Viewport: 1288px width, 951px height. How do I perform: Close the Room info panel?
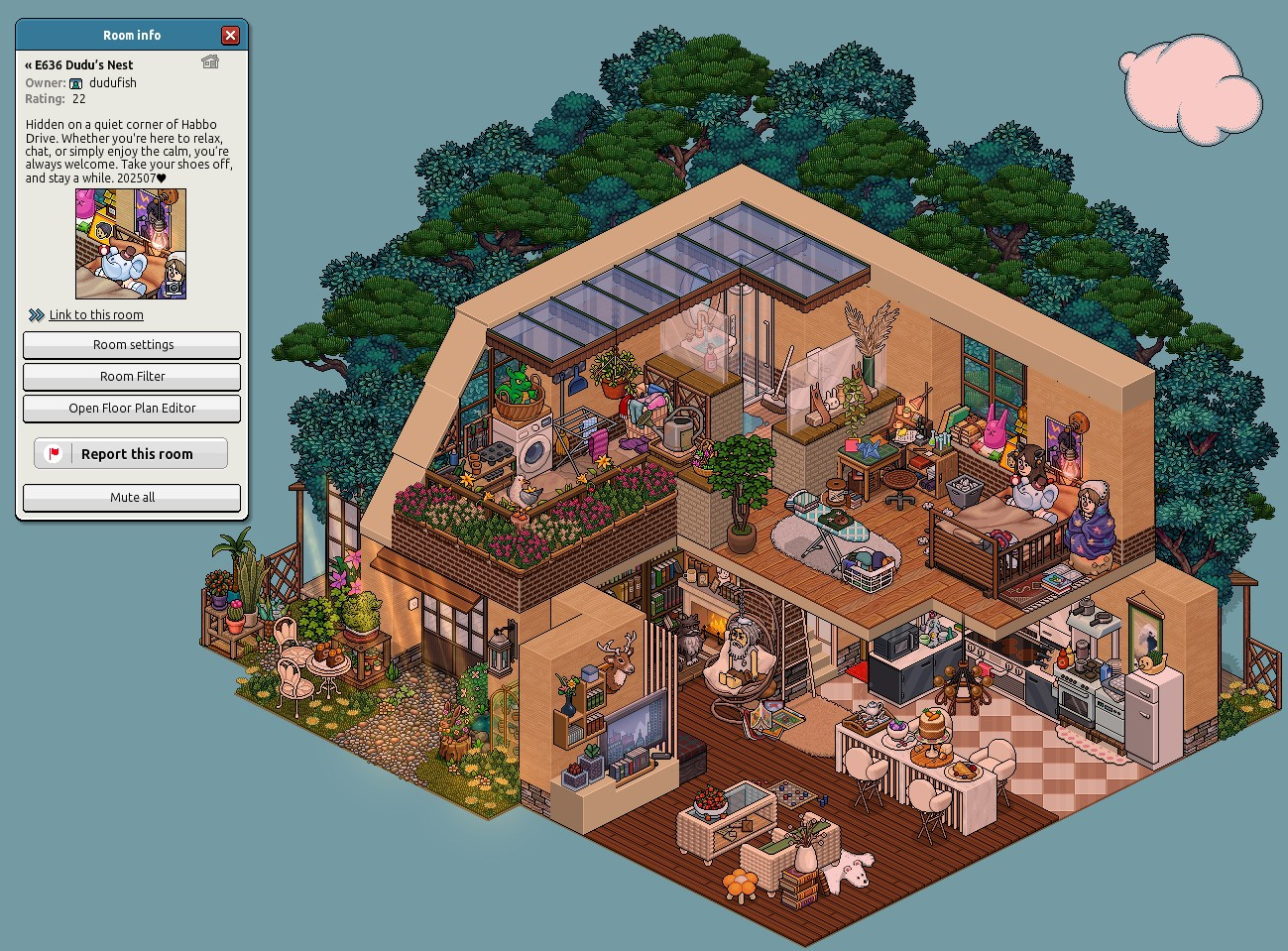230,36
